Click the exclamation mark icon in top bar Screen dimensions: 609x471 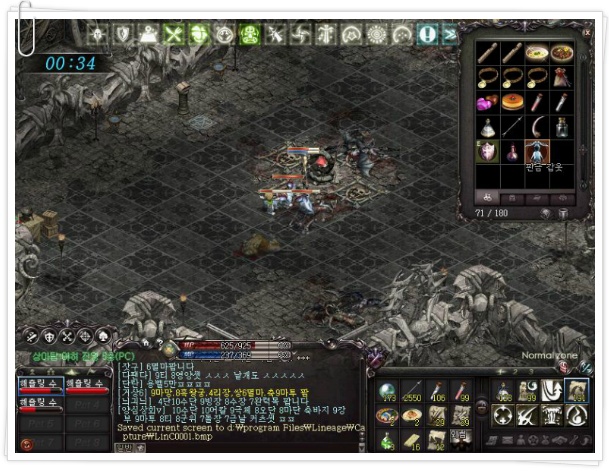428,34
